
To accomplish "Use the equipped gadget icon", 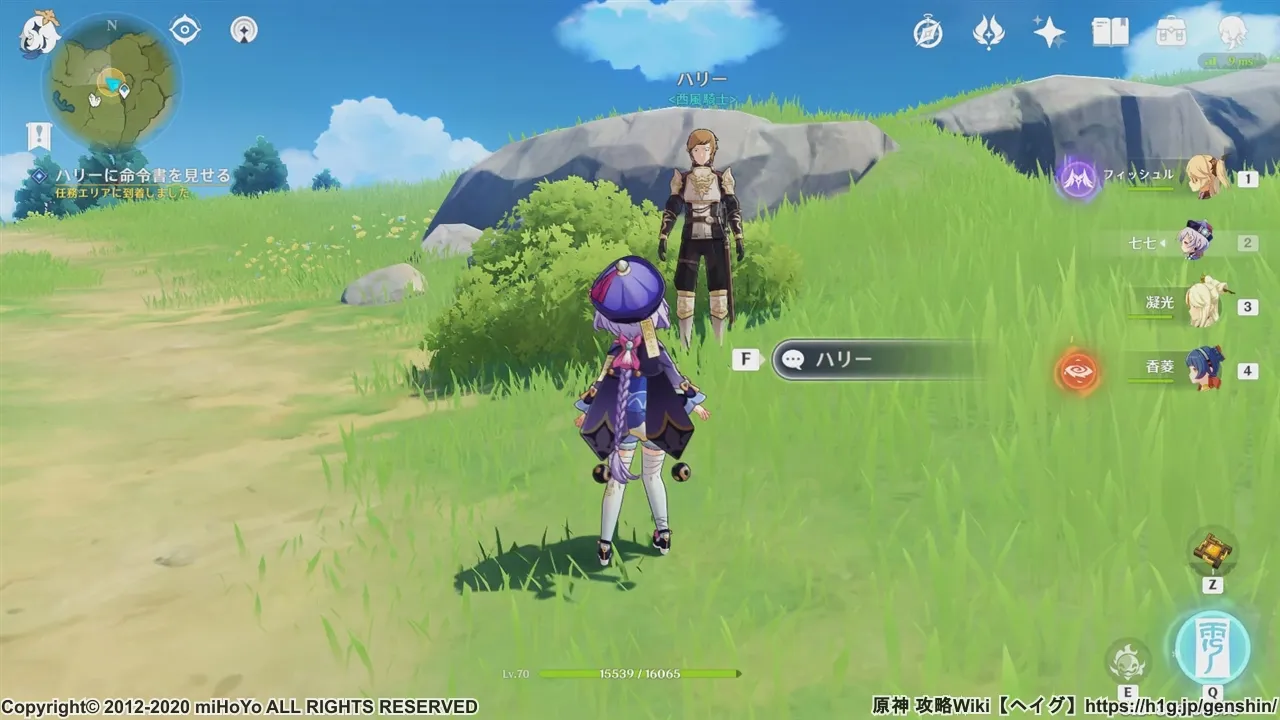I will click(1212, 551).
